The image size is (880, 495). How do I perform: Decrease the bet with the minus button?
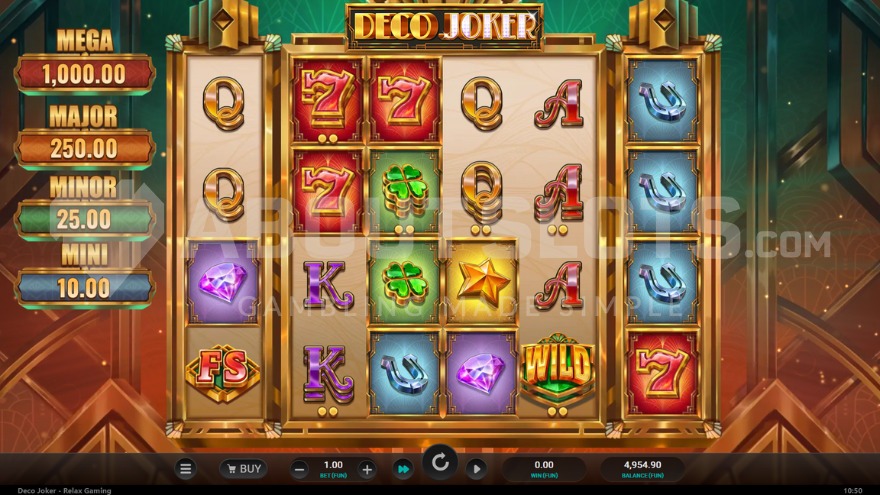(x=300, y=469)
